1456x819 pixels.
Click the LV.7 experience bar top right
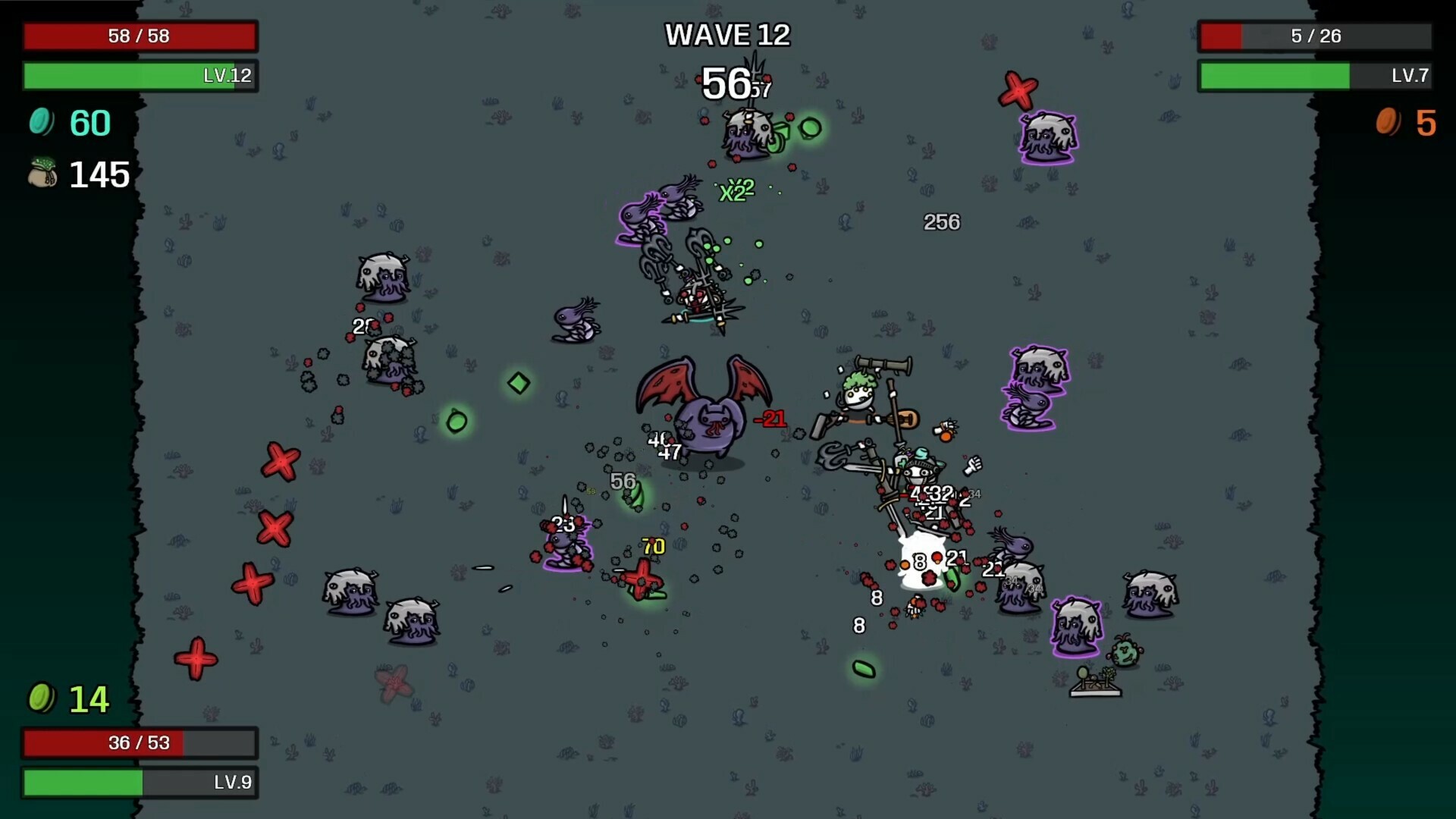click(x=1314, y=76)
